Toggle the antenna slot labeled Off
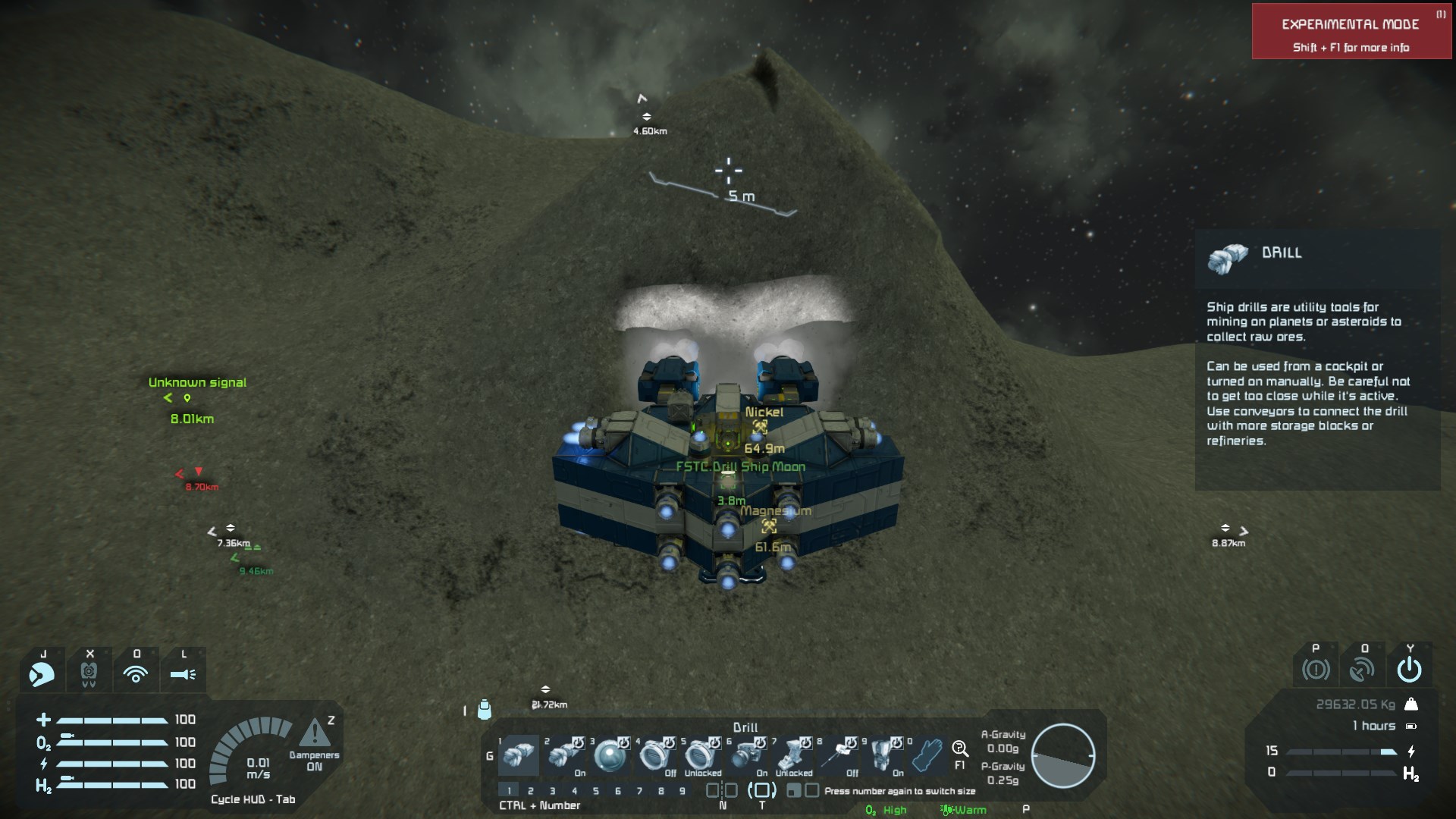The height and width of the screenshot is (819, 1456). pos(837,756)
